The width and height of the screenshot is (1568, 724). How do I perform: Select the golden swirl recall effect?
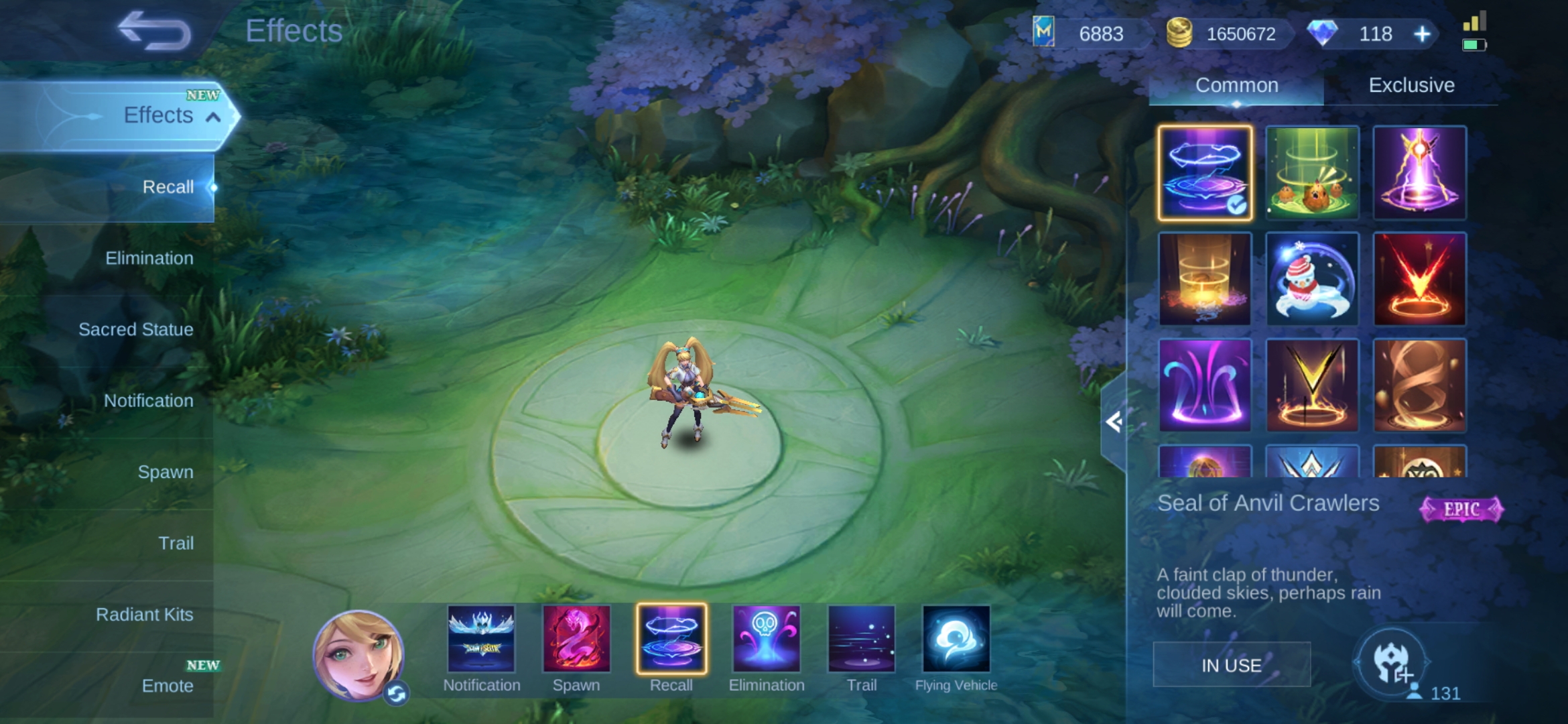pyautogui.click(x=1419, y=385)
